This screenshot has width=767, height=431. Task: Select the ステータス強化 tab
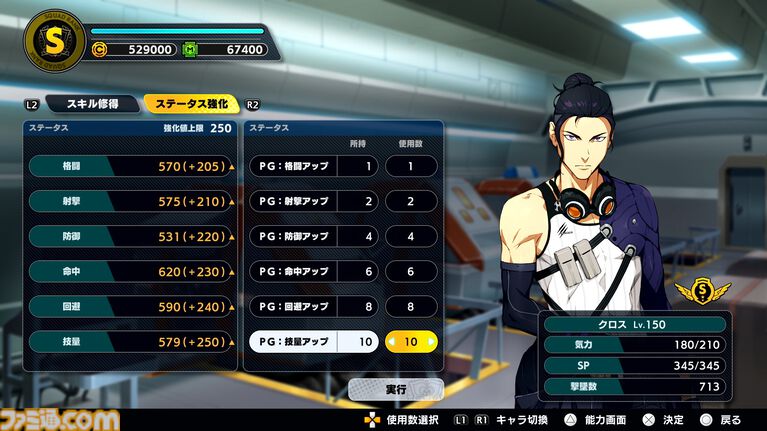tap(191, 104)
